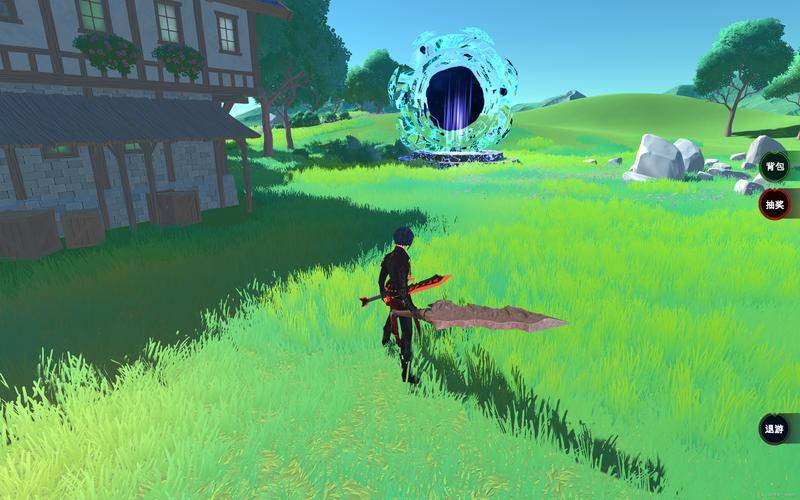The width and height of the screenshot is (800, 500).
Task: Open the 背包 backpack button
Action: [774, 166]
